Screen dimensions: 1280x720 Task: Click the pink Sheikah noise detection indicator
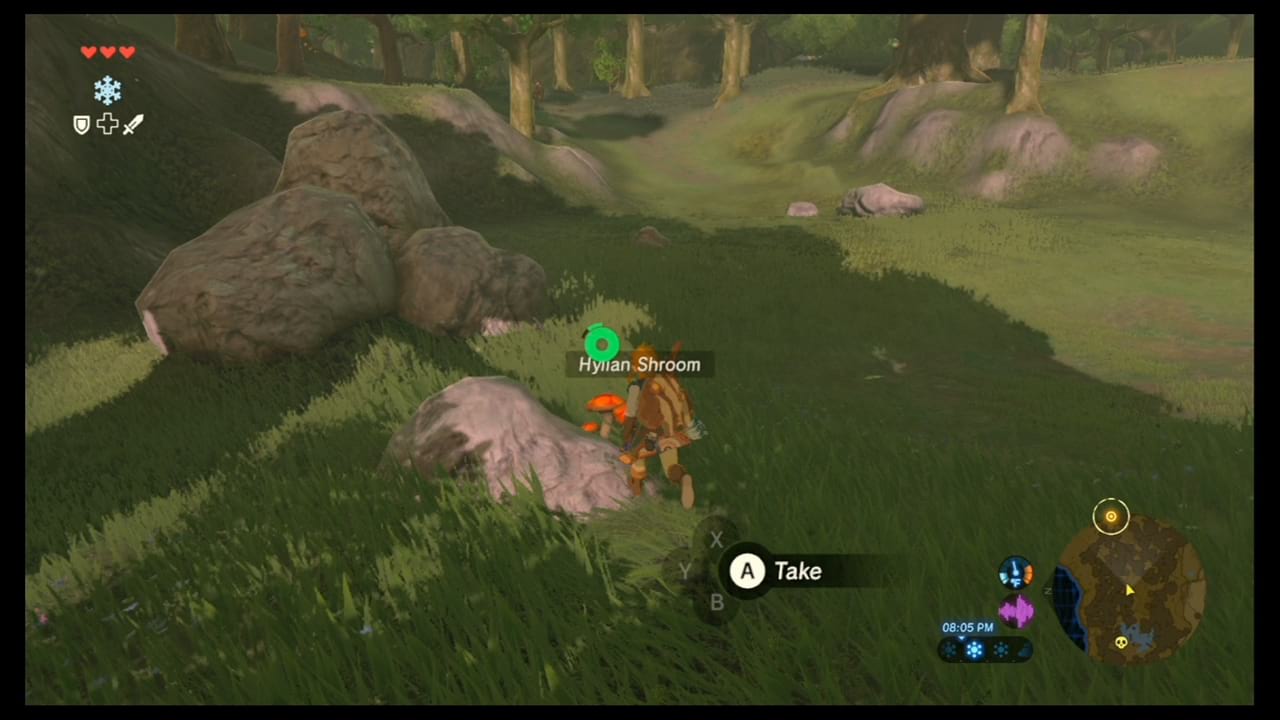[1016, 608]
